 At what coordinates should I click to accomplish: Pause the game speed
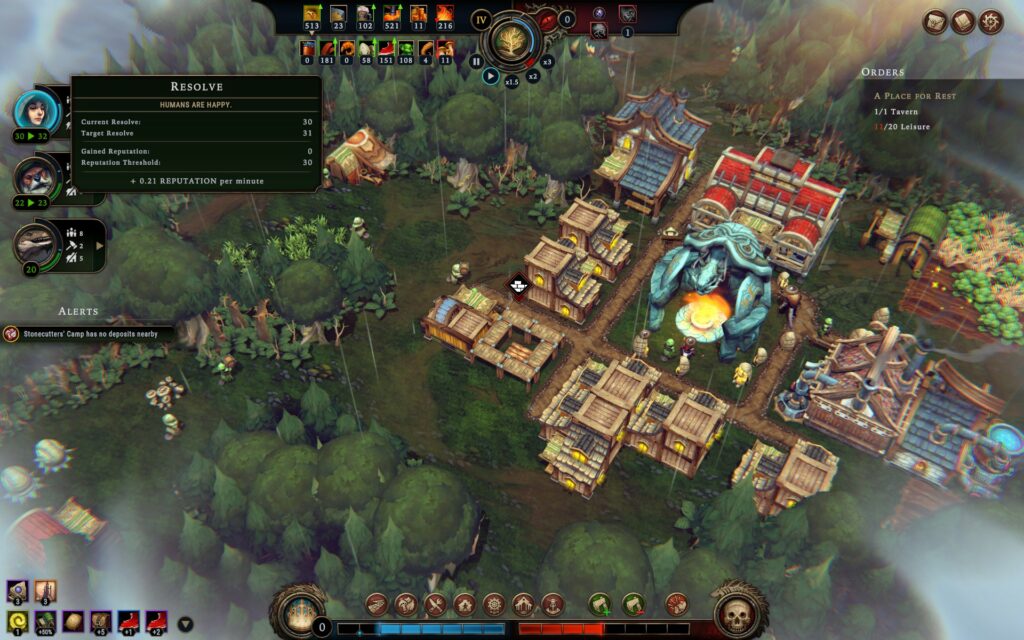(x=476, y=61)
